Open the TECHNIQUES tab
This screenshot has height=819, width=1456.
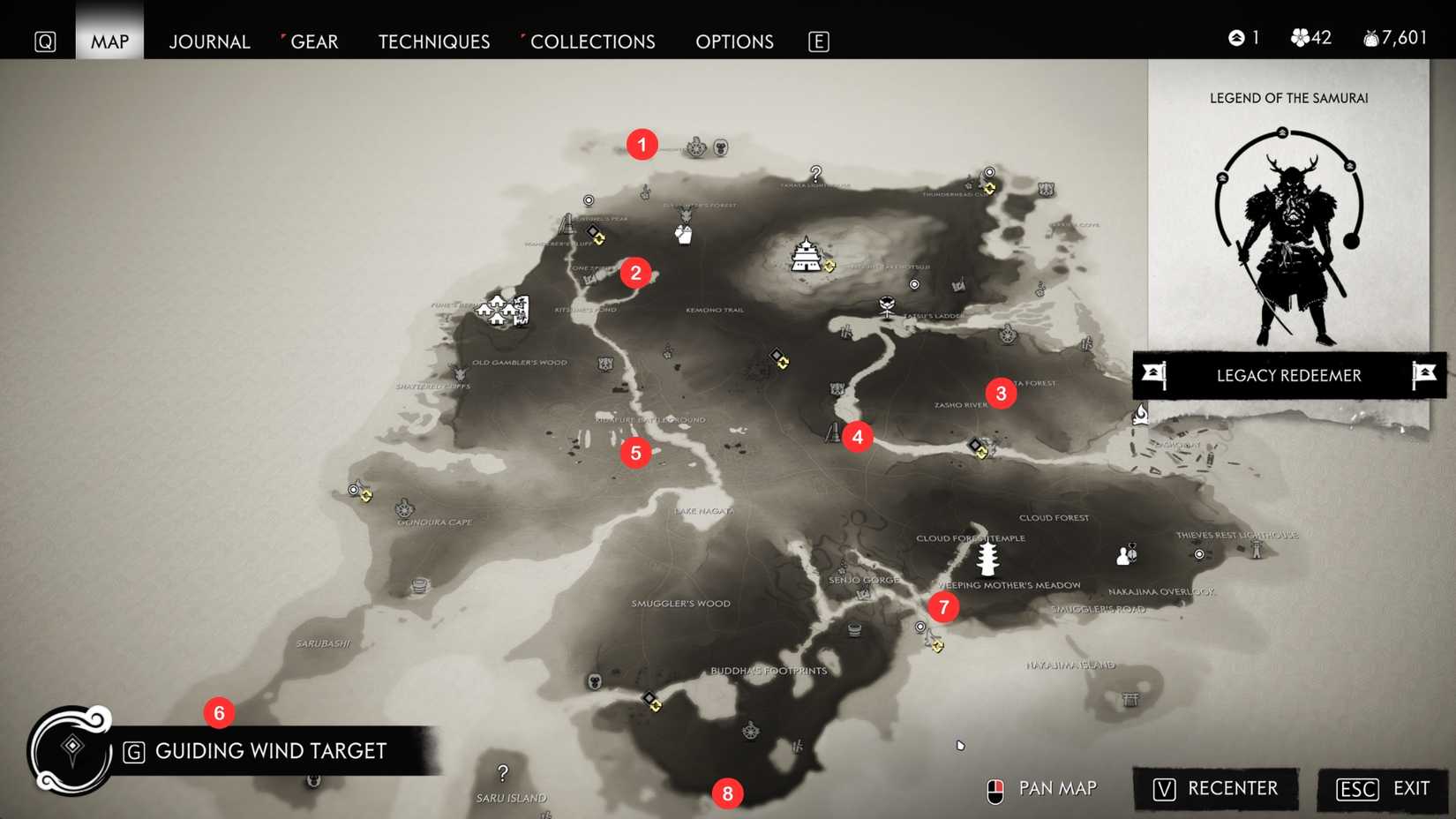433,41
